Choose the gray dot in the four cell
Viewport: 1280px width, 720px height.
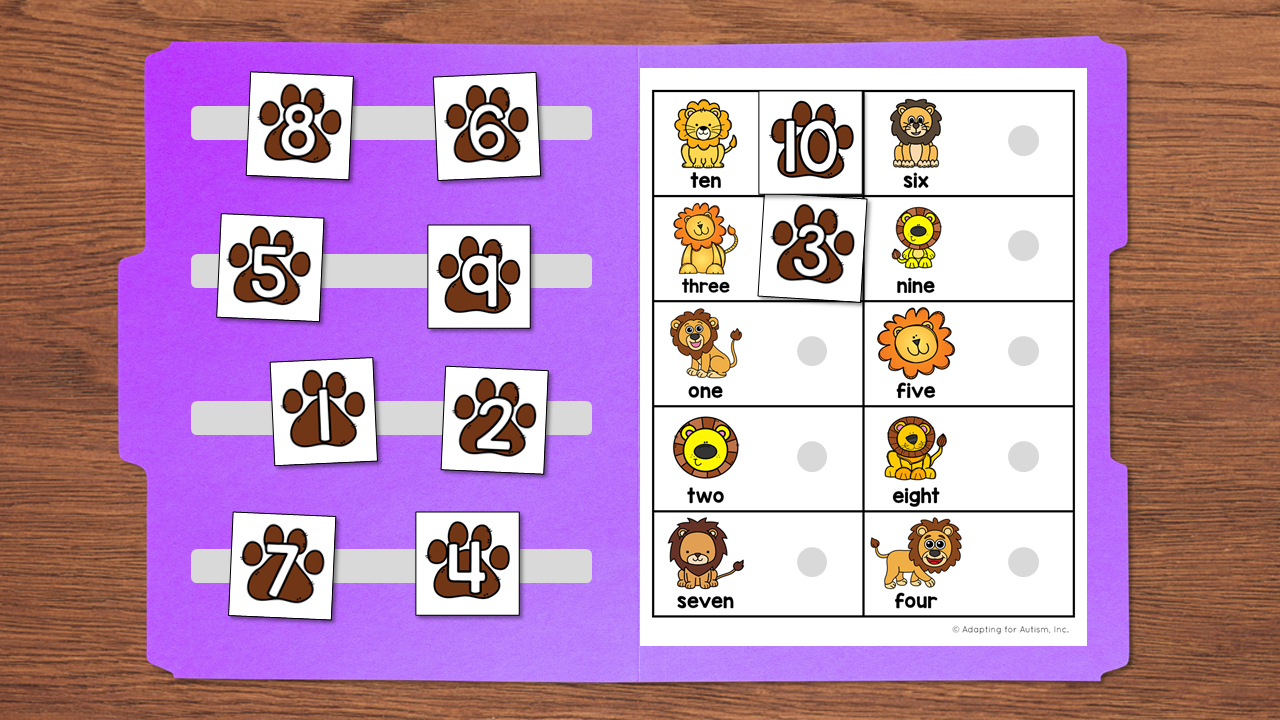click(x=1023, y=562)
